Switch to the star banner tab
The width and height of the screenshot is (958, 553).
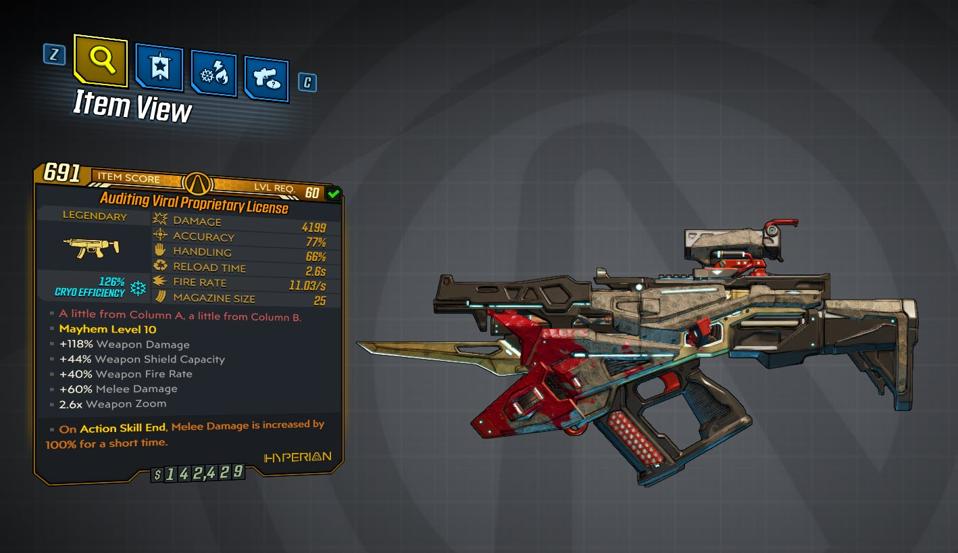[x=158, y=66]
